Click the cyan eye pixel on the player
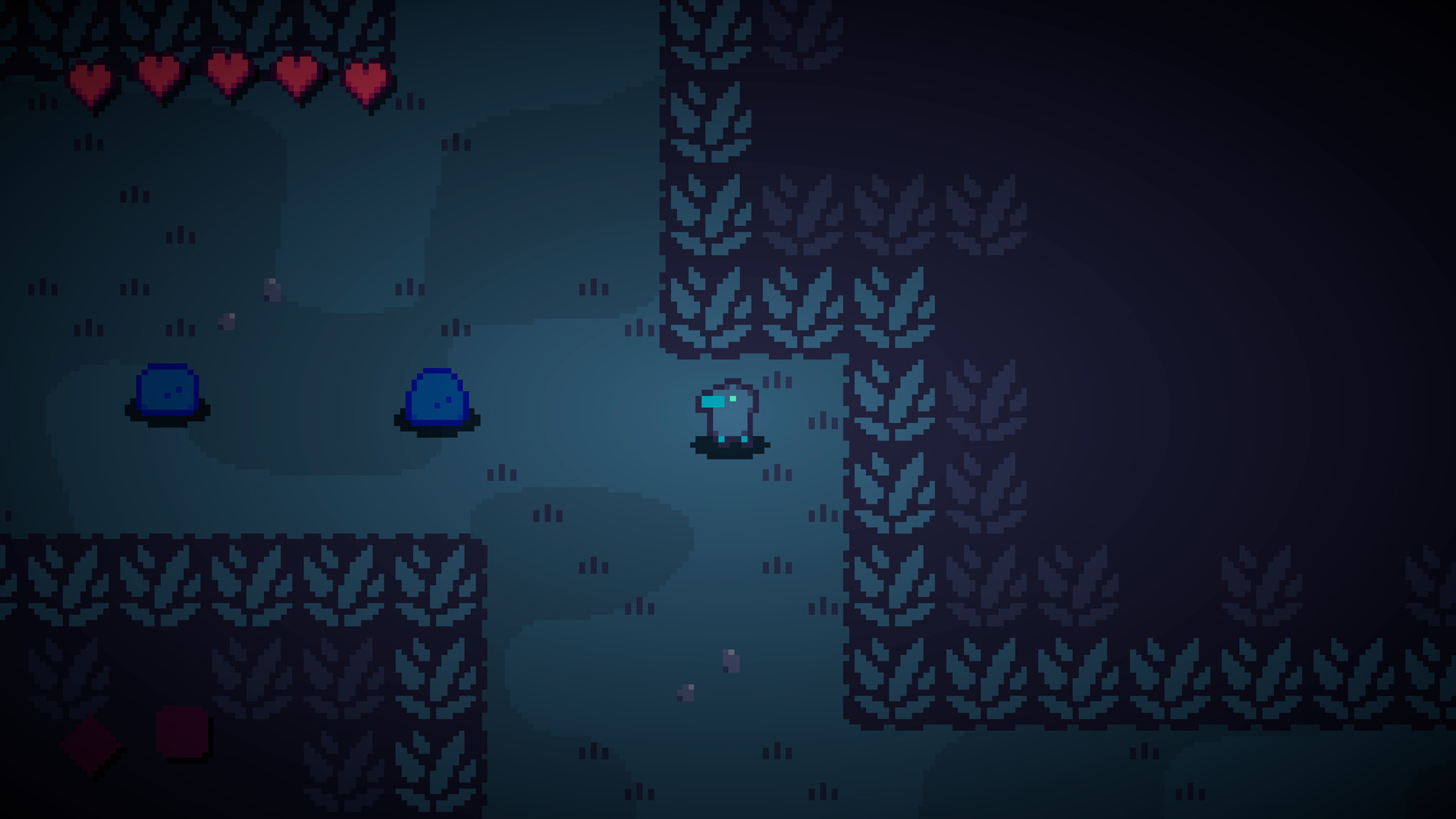The image size is (1456, 819). pyautogui.click(x=733, y=399)
